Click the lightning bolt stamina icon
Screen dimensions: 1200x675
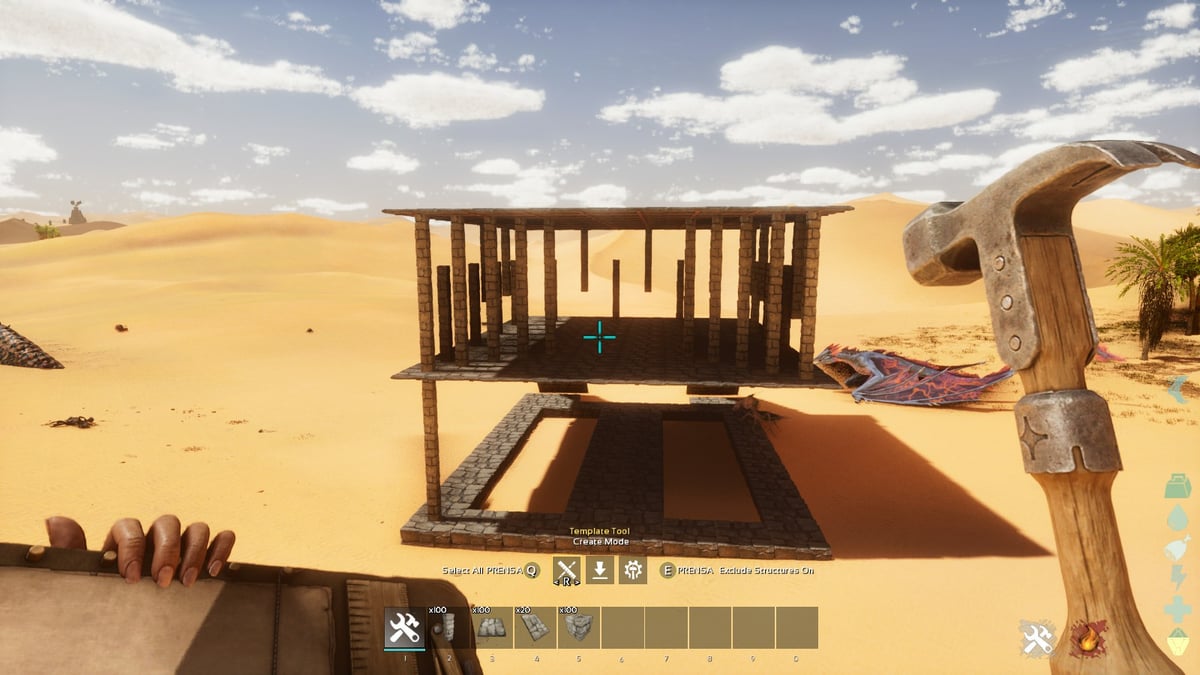pos(1178,578)
